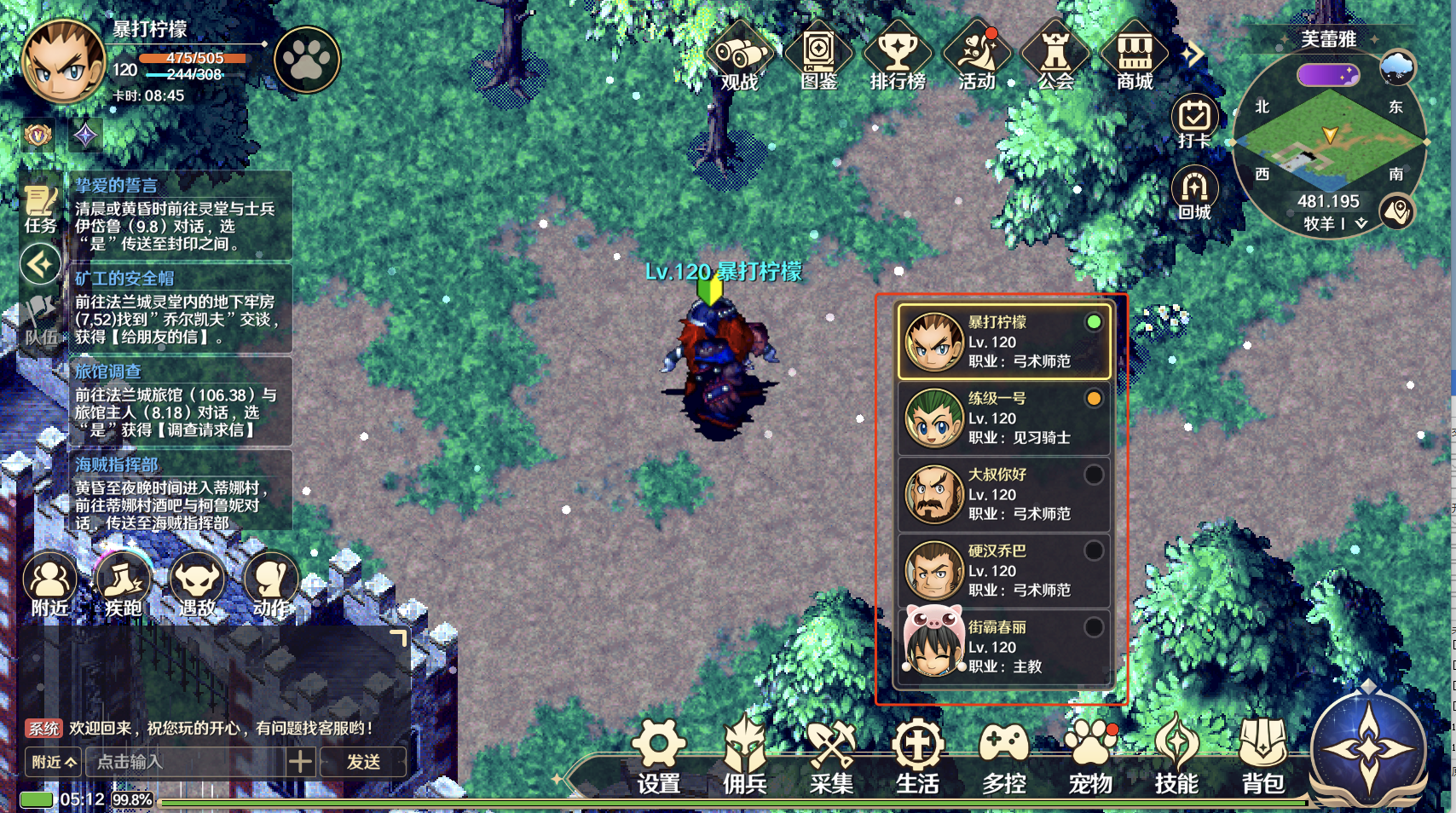Focus the 点击输入 chat input field
1456x813 pixels.
tap(186, 762)
